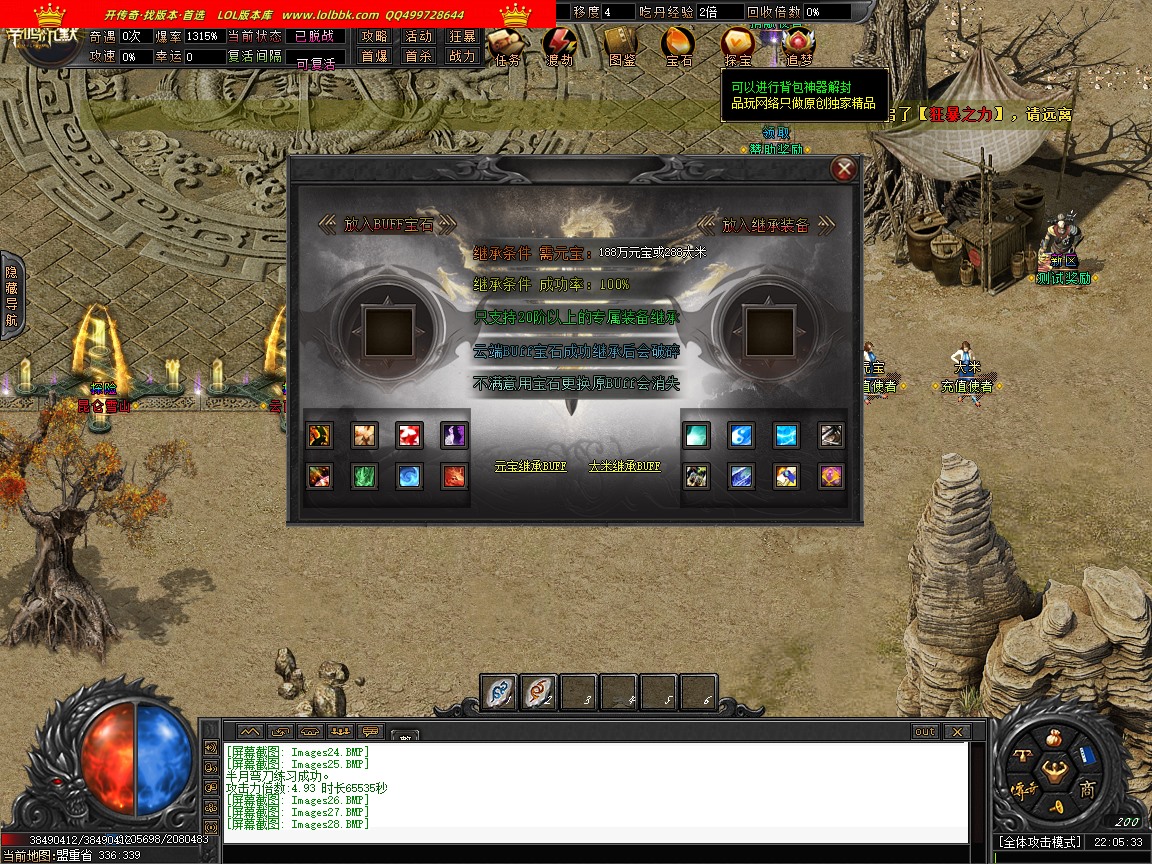Open the 商 shop button
Screen dimensions: 1152x864
point(1087,790)
